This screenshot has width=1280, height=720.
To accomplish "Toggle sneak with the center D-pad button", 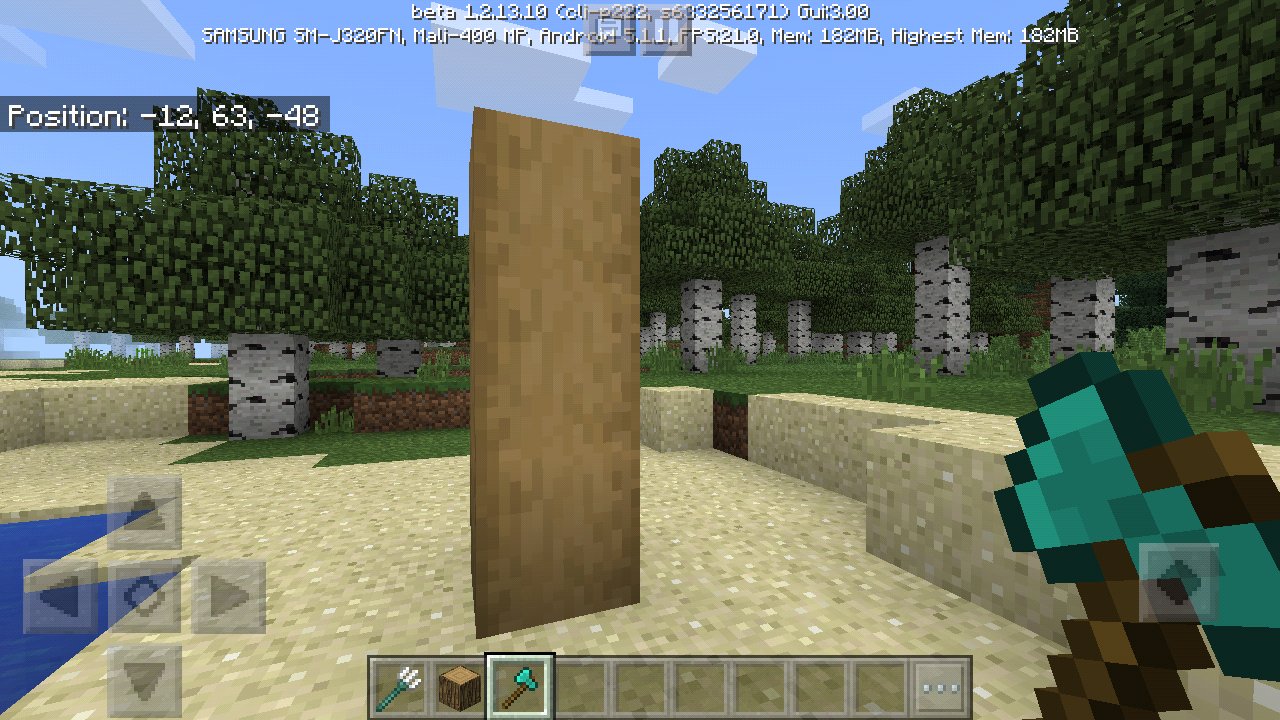I will 145,595.
